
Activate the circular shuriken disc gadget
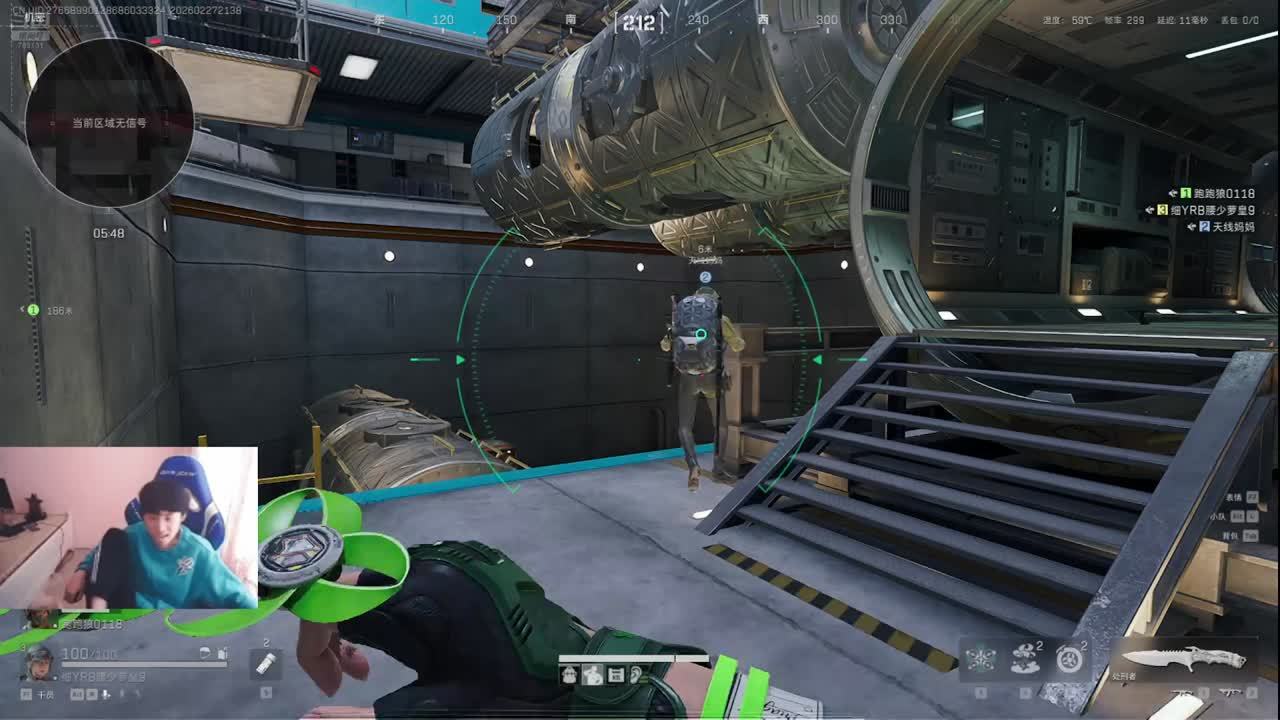1069,659
